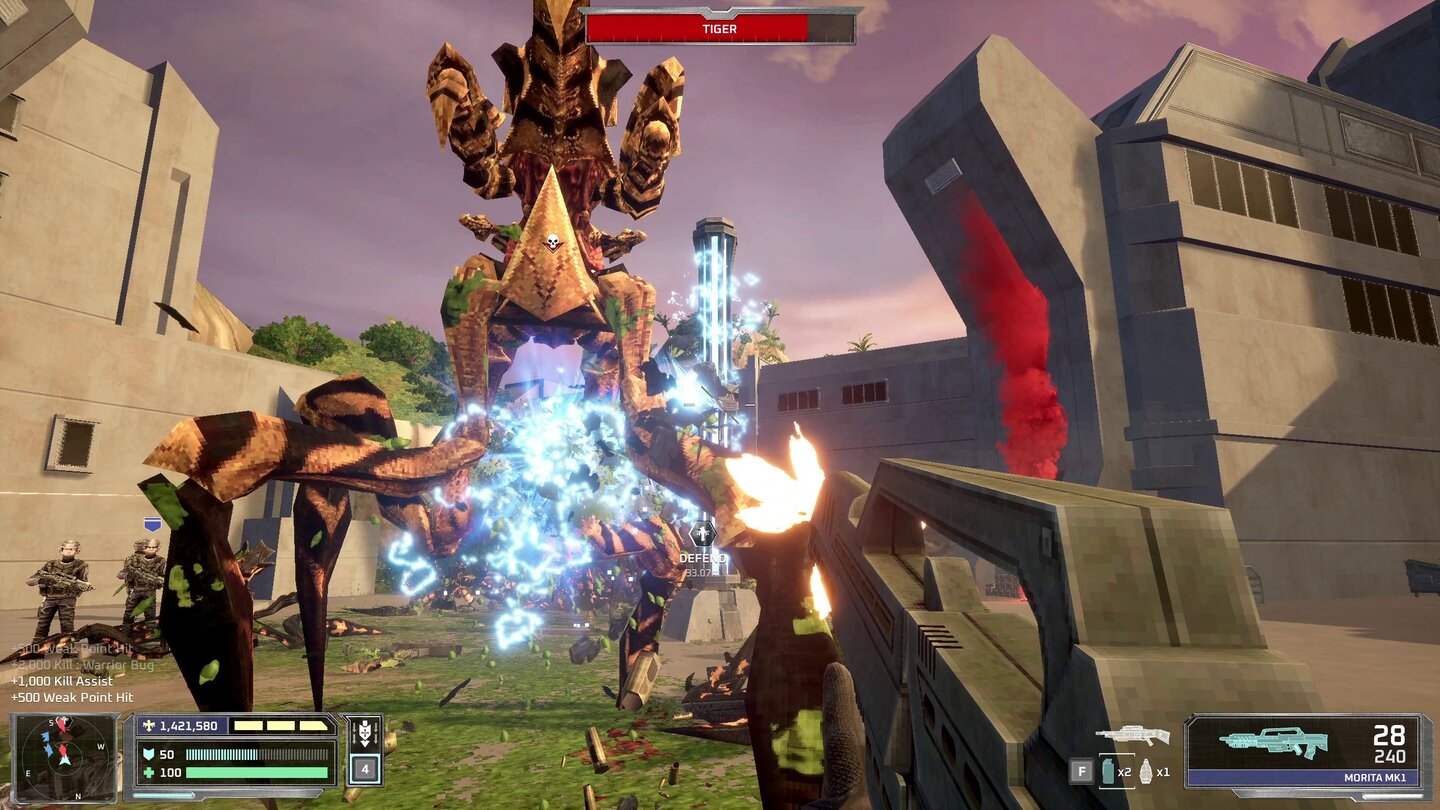Select the MORITA MK1 nameplate tab
This screenshot has height=810, width=1440.
point(1376,777)
